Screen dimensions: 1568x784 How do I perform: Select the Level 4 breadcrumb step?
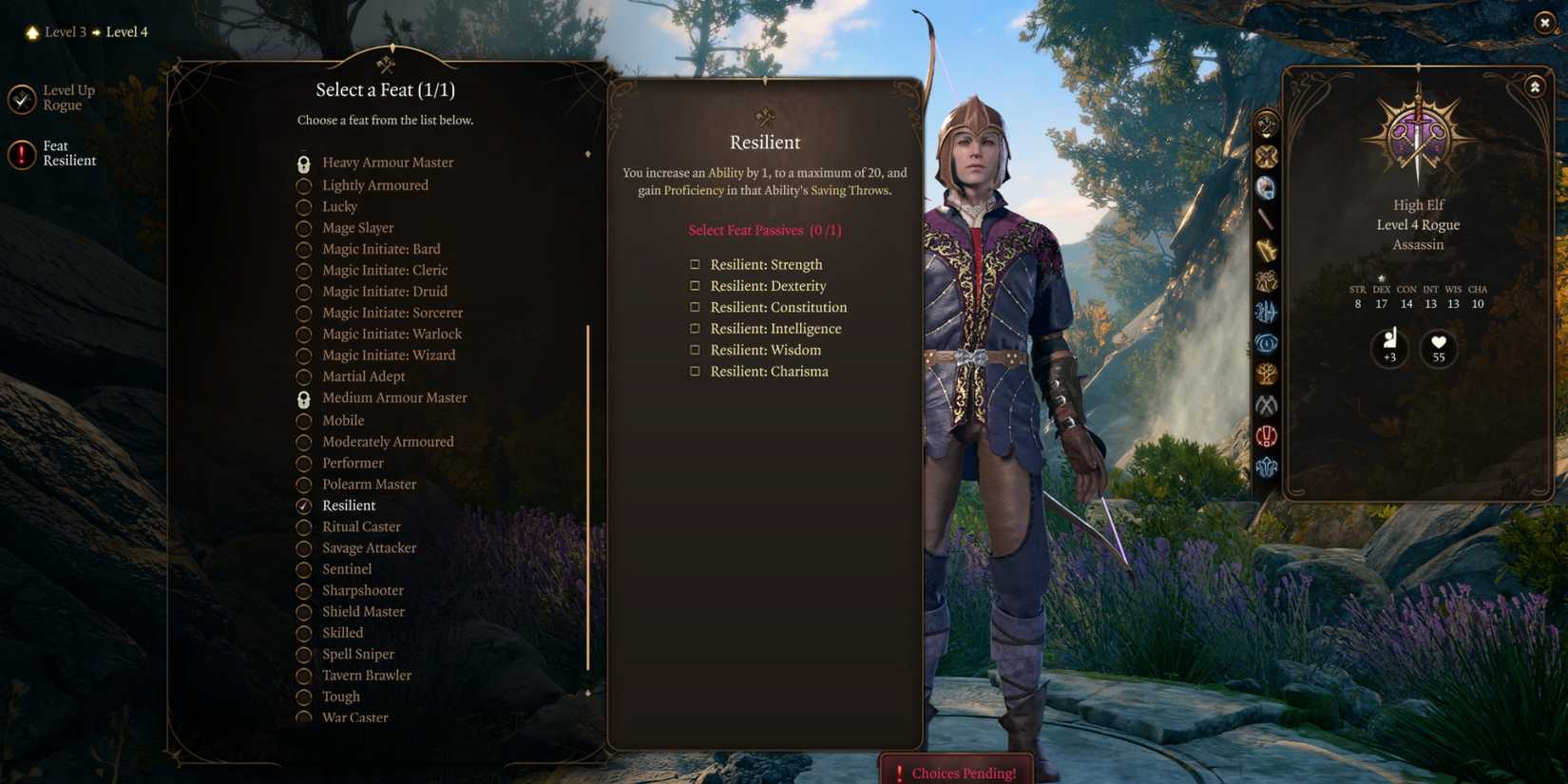[x=125, y=31]
